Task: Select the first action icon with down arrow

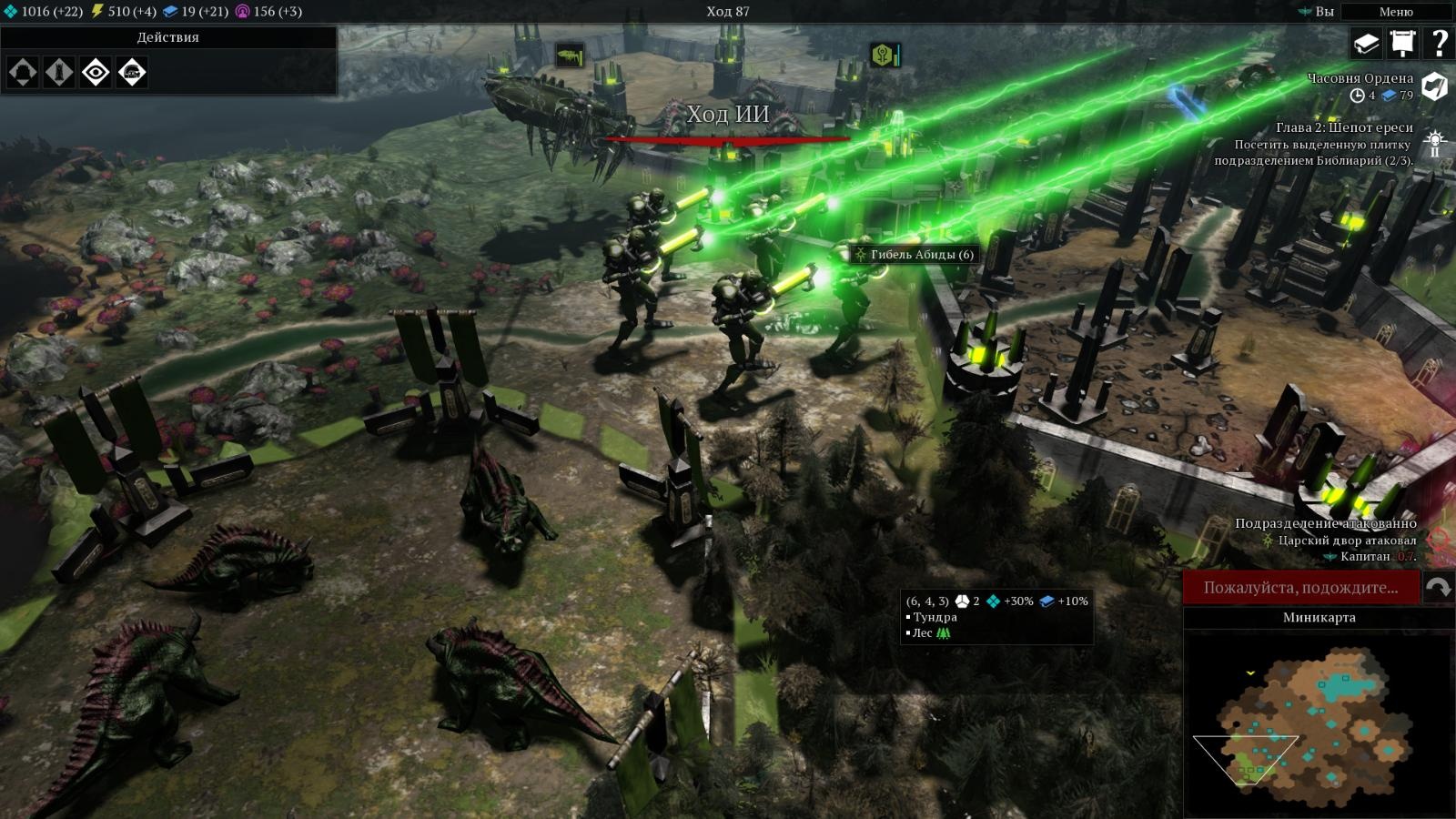Action: coord(23,72)
